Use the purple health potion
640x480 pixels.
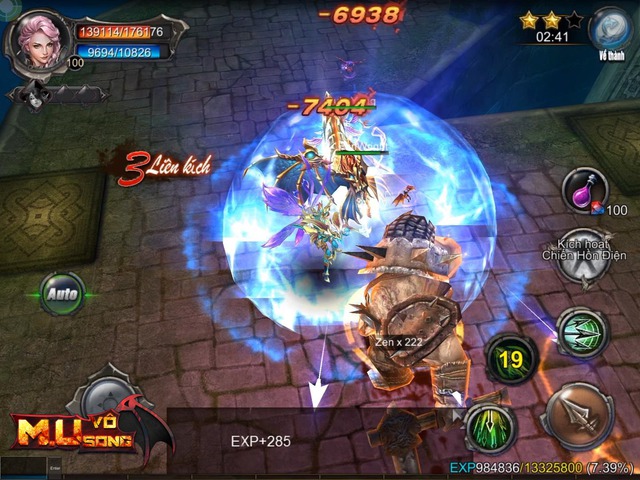584,190
